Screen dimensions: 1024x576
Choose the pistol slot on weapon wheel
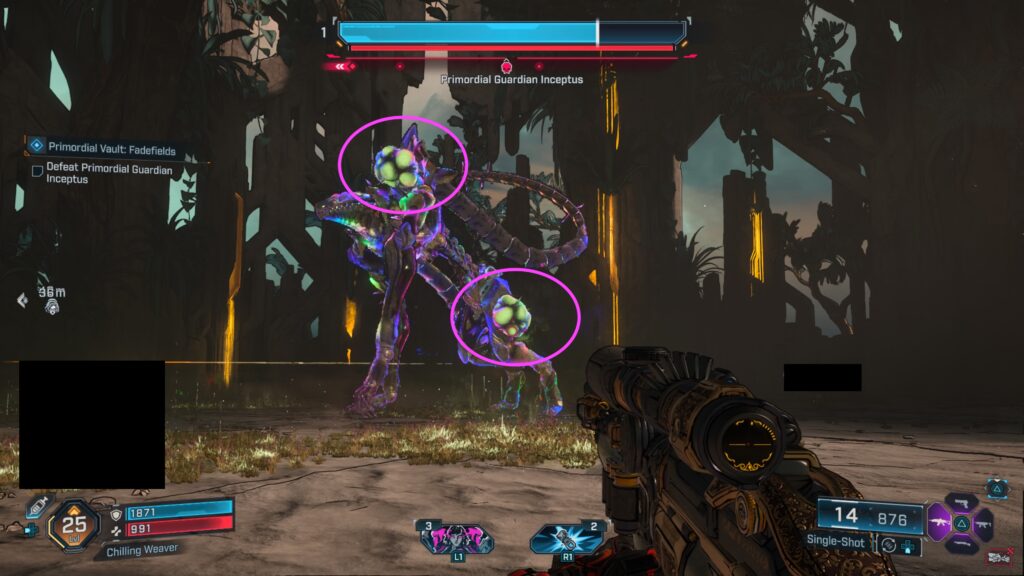pyautogui.click(x=960, y=500)
